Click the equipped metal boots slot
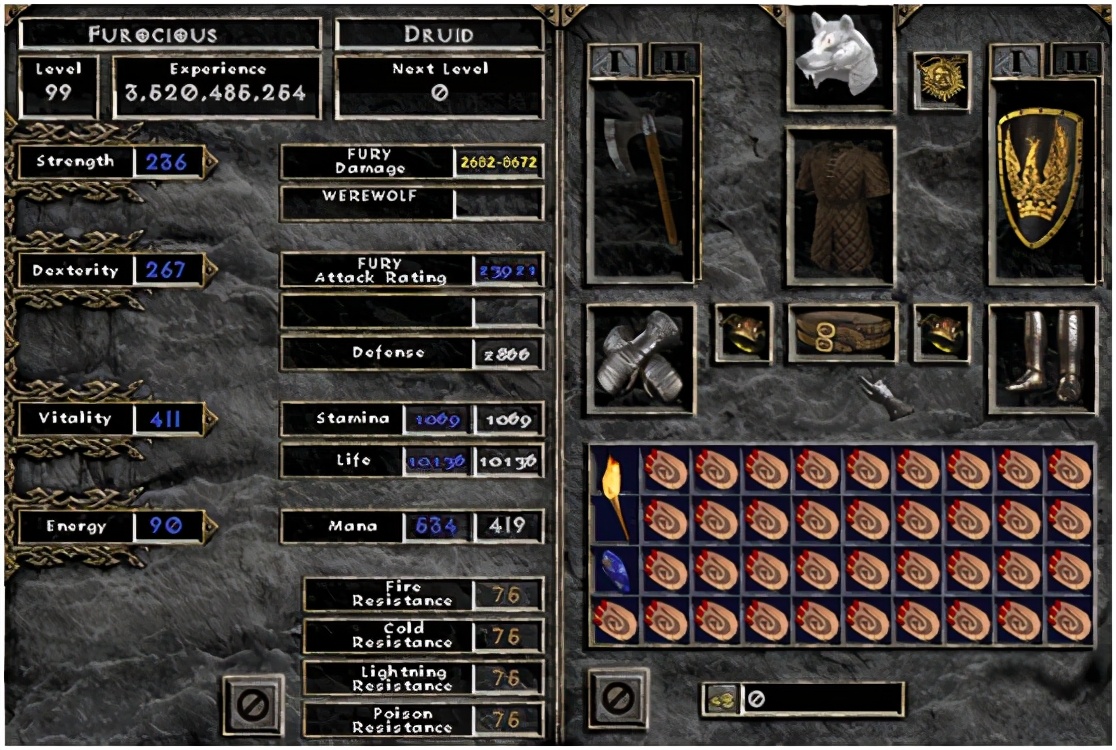The height and width of the screenshot is (750, 1116). (1041, 358)
